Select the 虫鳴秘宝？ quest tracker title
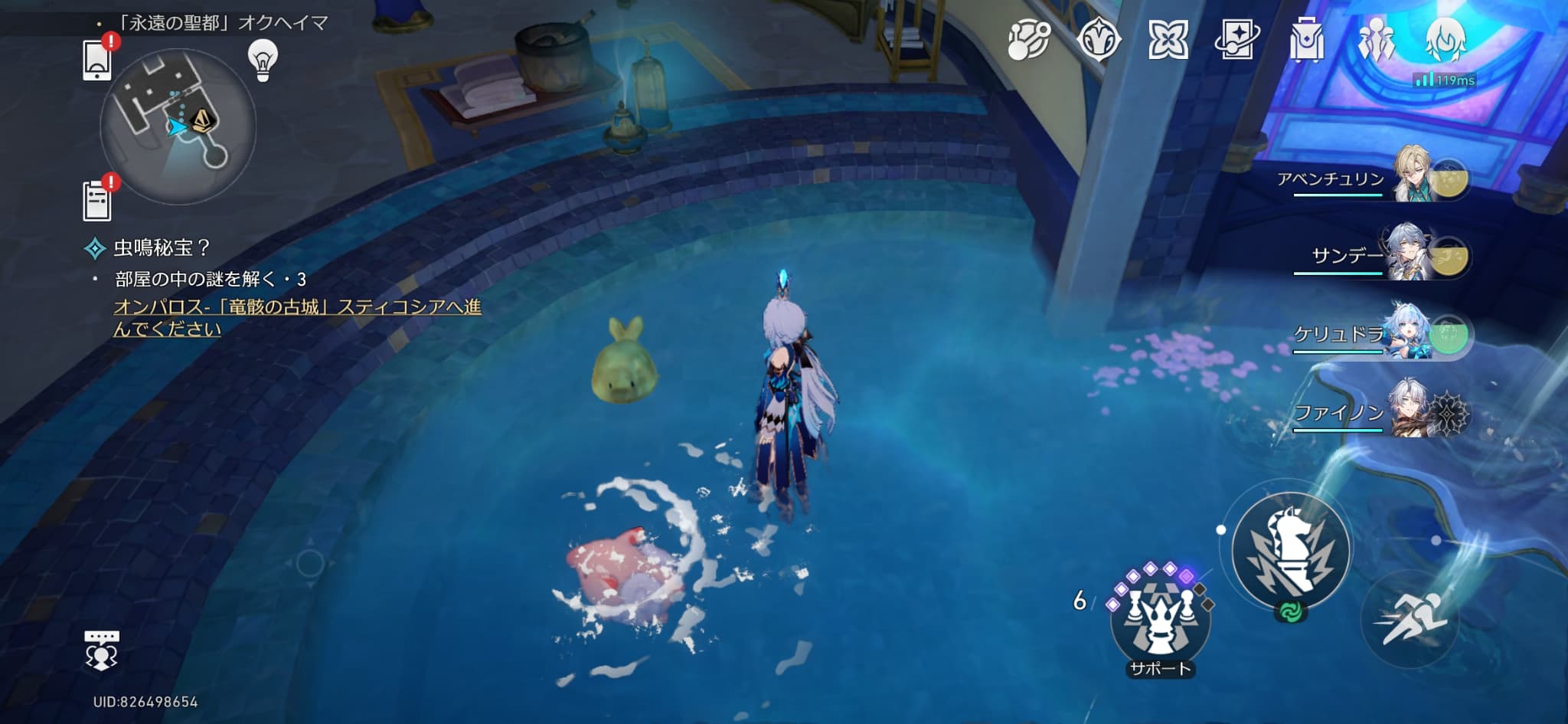1568x724 pixels. pyautogui.click(x=161, y=248)
